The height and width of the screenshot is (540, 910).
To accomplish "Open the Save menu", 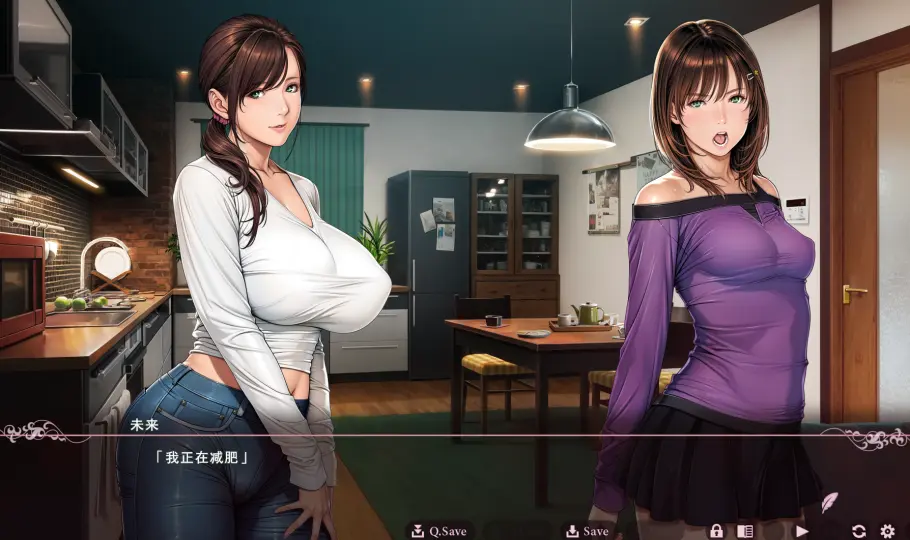I will [587, 531].
